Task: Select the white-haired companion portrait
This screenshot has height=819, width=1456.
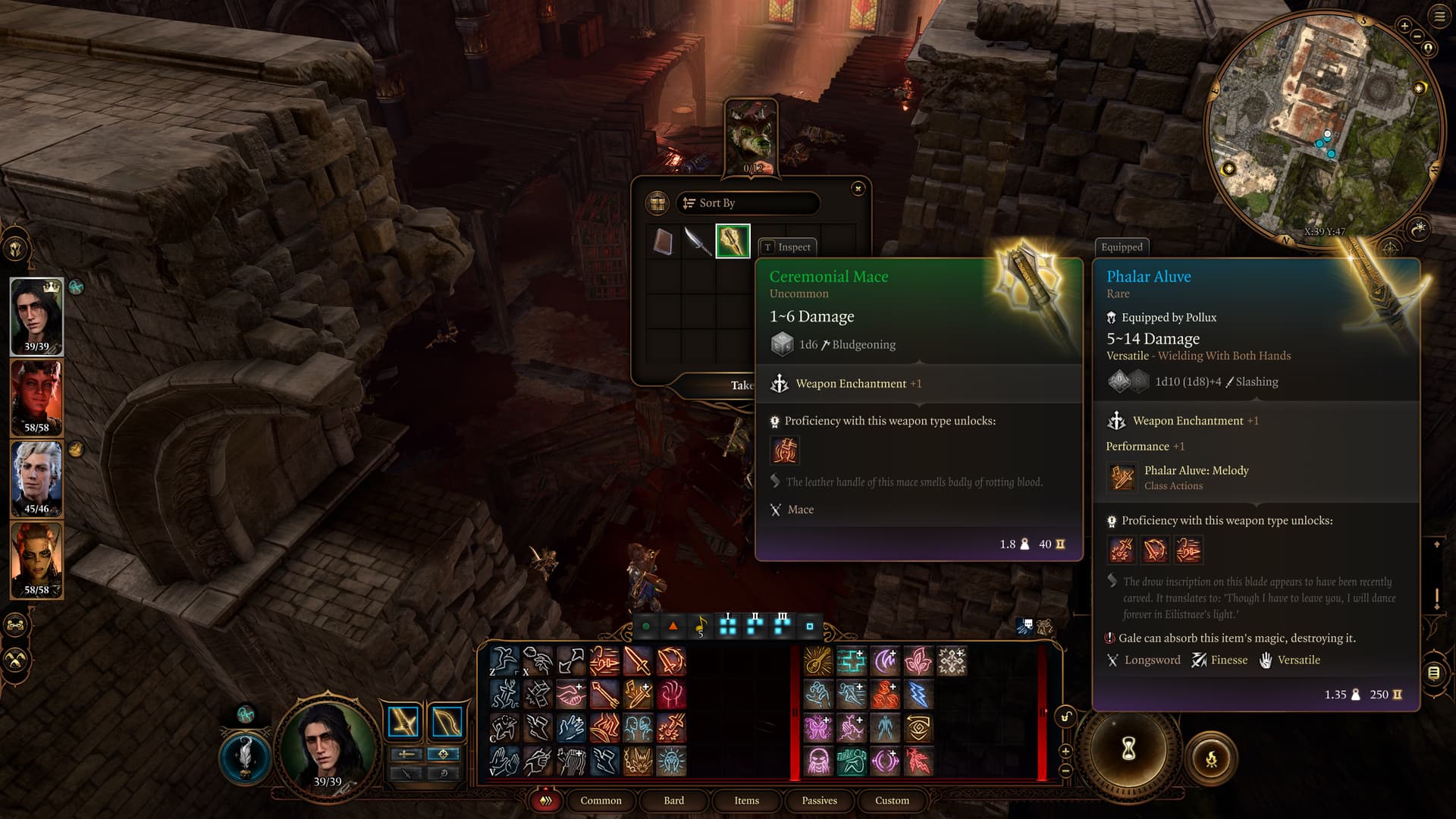Action: (36, 479)
